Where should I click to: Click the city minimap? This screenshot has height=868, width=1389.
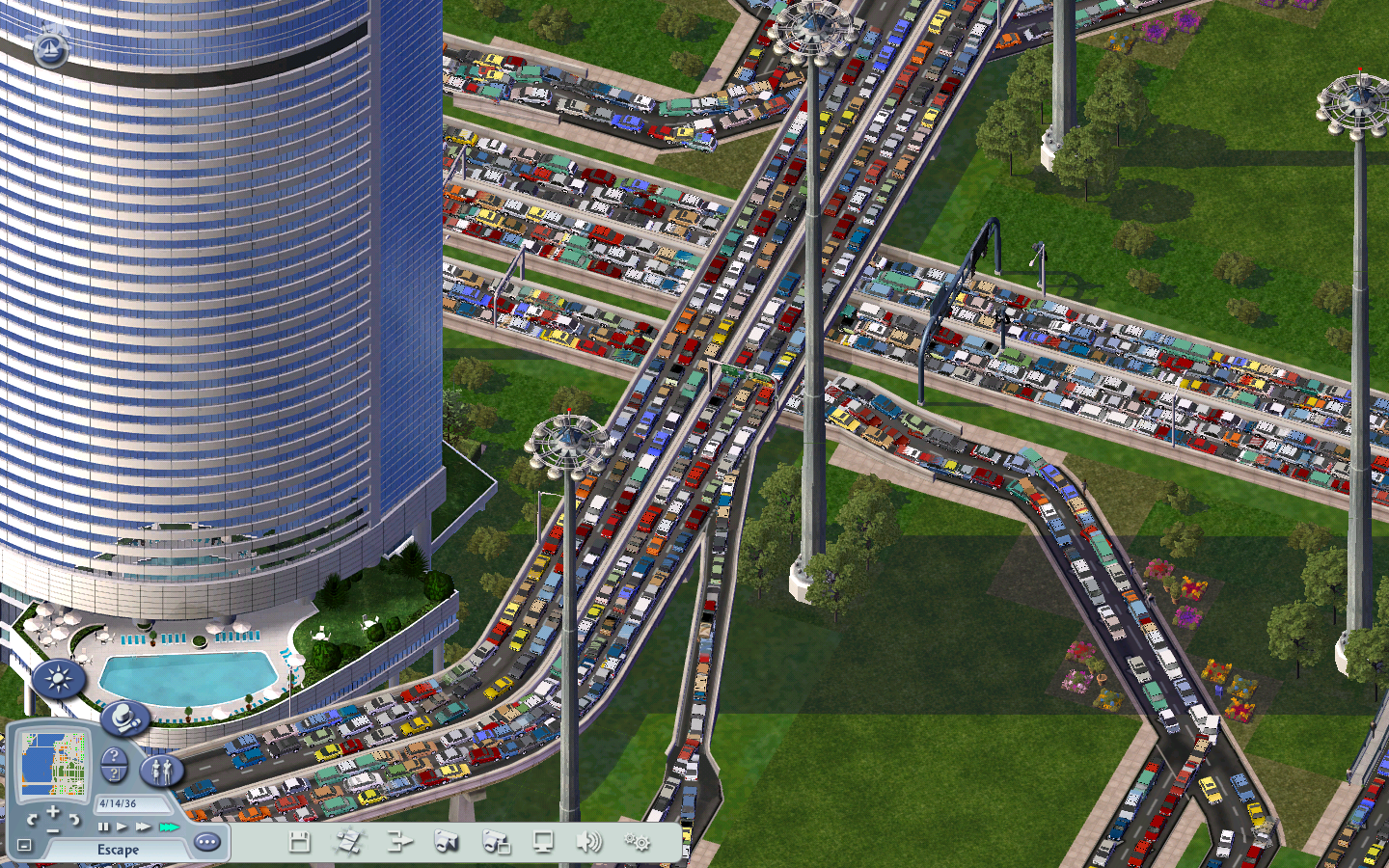point(55,763)
